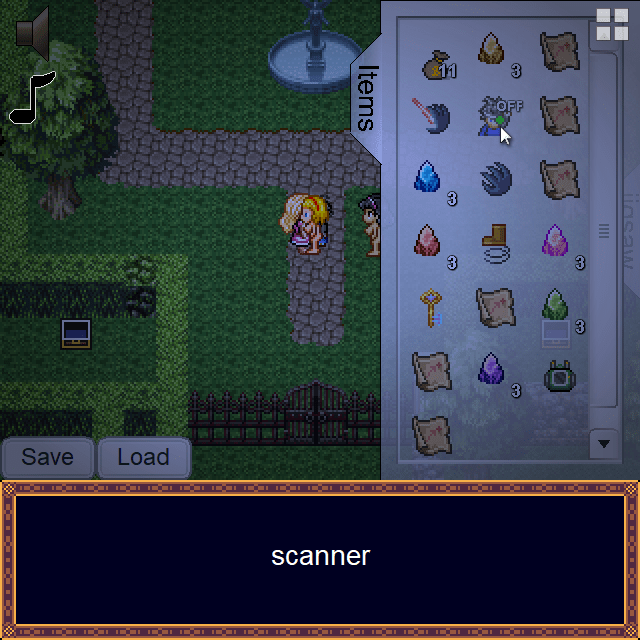Pick the green robot device item
This screenshot has height=640, width=640.
coord(558,374)
